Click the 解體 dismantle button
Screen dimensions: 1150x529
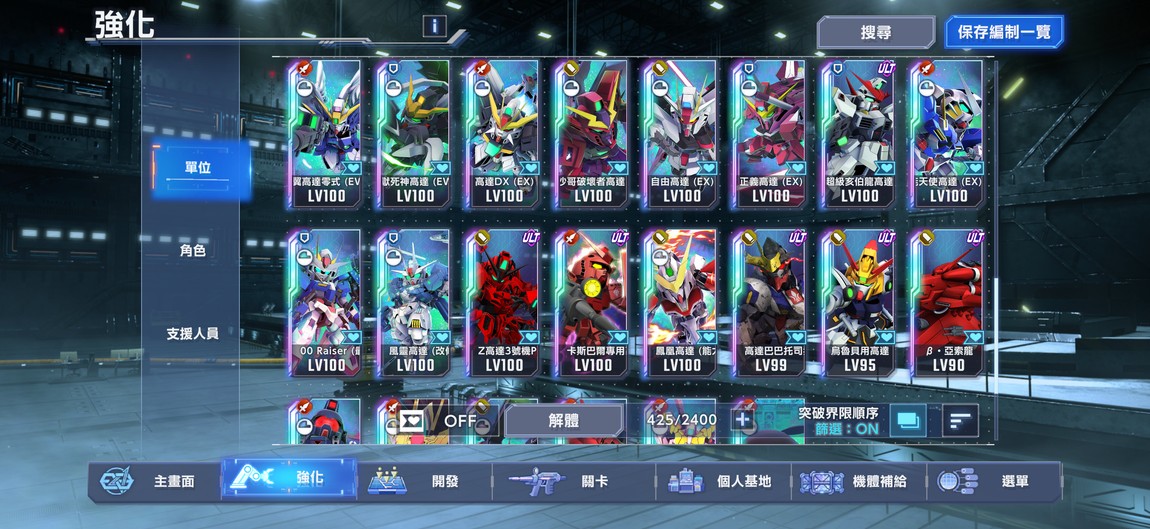click(x=565, y=421)
